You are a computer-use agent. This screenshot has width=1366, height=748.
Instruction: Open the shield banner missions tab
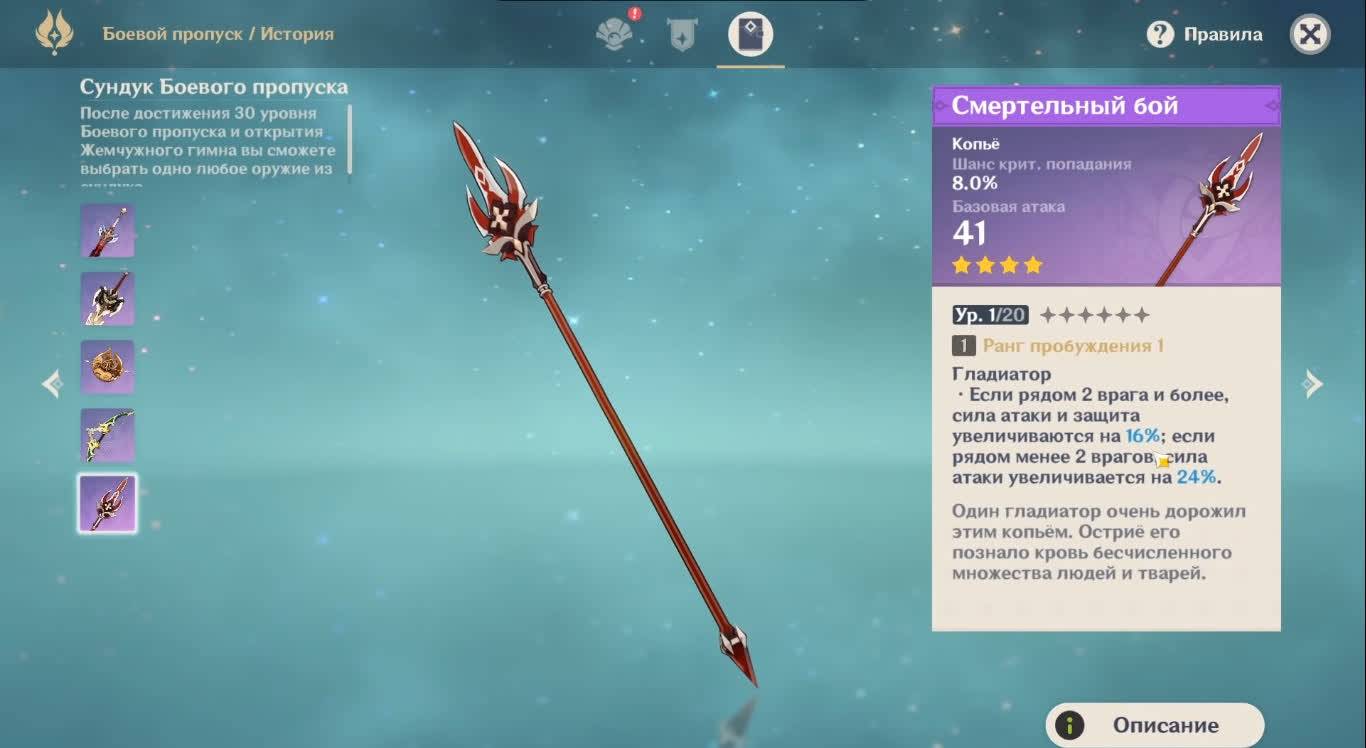(682, 35)
